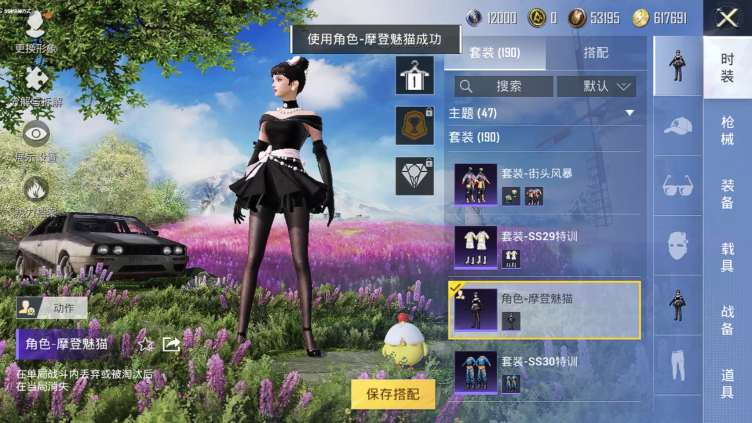Show the cap headwear subcategory
Image resolution: width=752 pixels, height=423 pixels.
click(x=678, y=125)
